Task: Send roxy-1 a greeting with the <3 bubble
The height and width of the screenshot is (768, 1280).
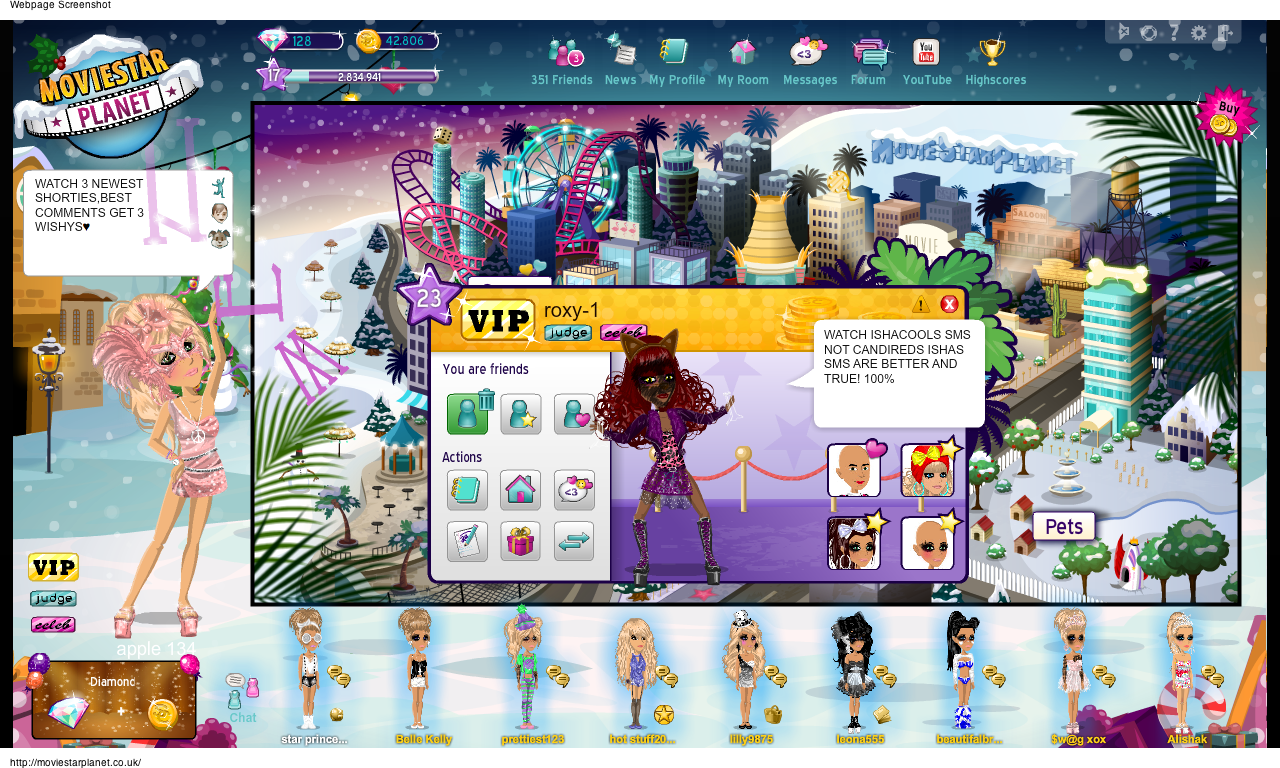Action: click(574, 490)
